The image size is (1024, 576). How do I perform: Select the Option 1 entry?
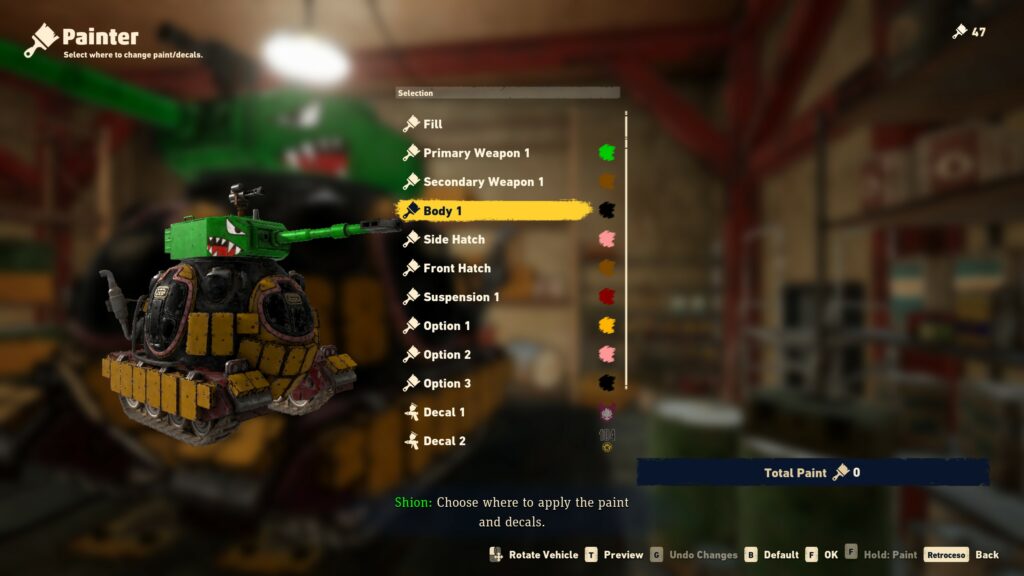coord(446,326)
